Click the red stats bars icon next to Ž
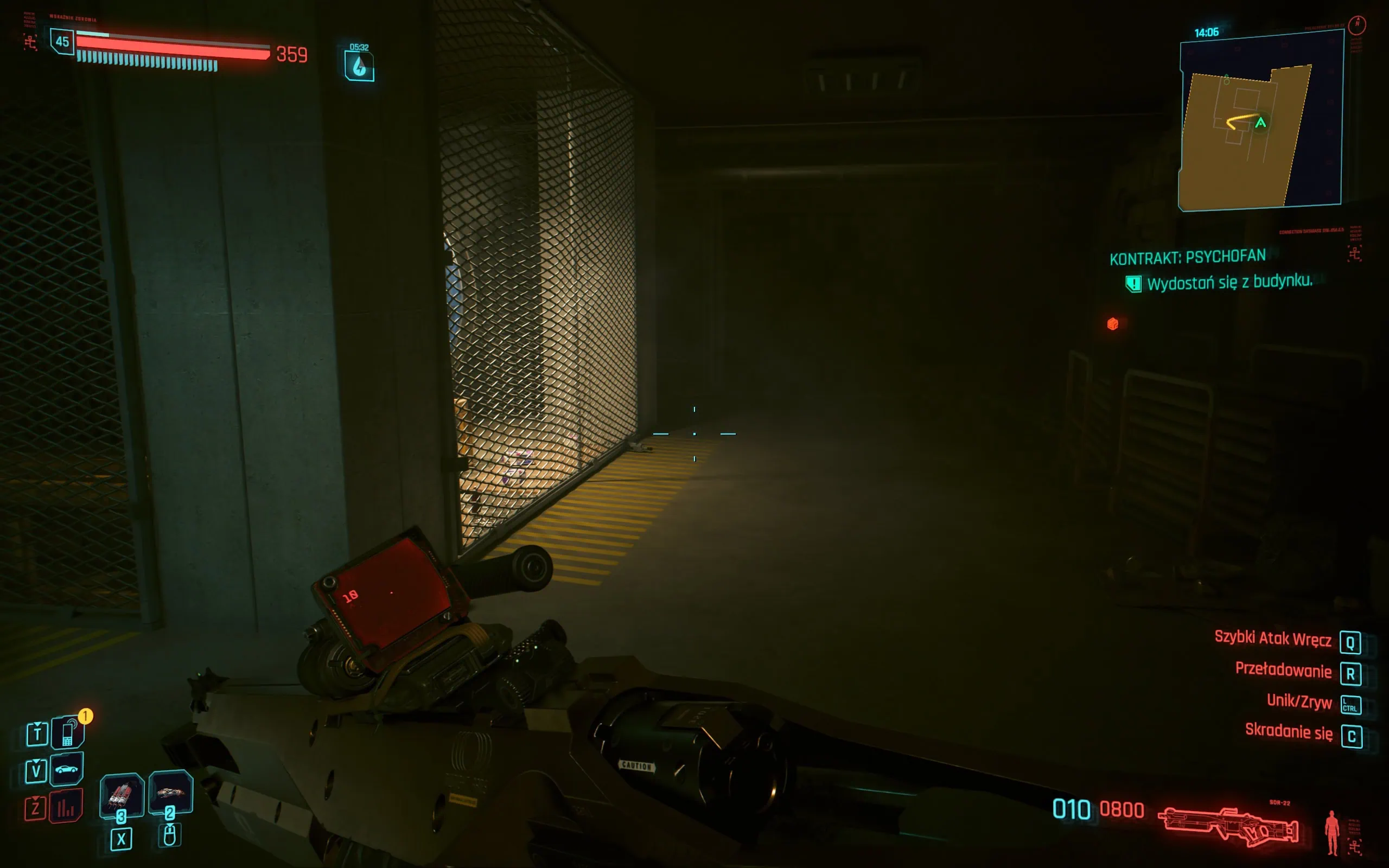This screenshot has height=868, width=1389. coord(66,806)
